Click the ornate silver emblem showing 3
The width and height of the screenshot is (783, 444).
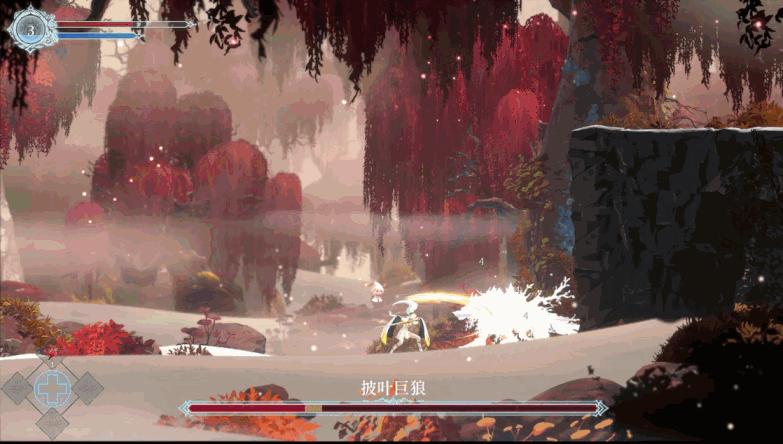tap(31, 29)
